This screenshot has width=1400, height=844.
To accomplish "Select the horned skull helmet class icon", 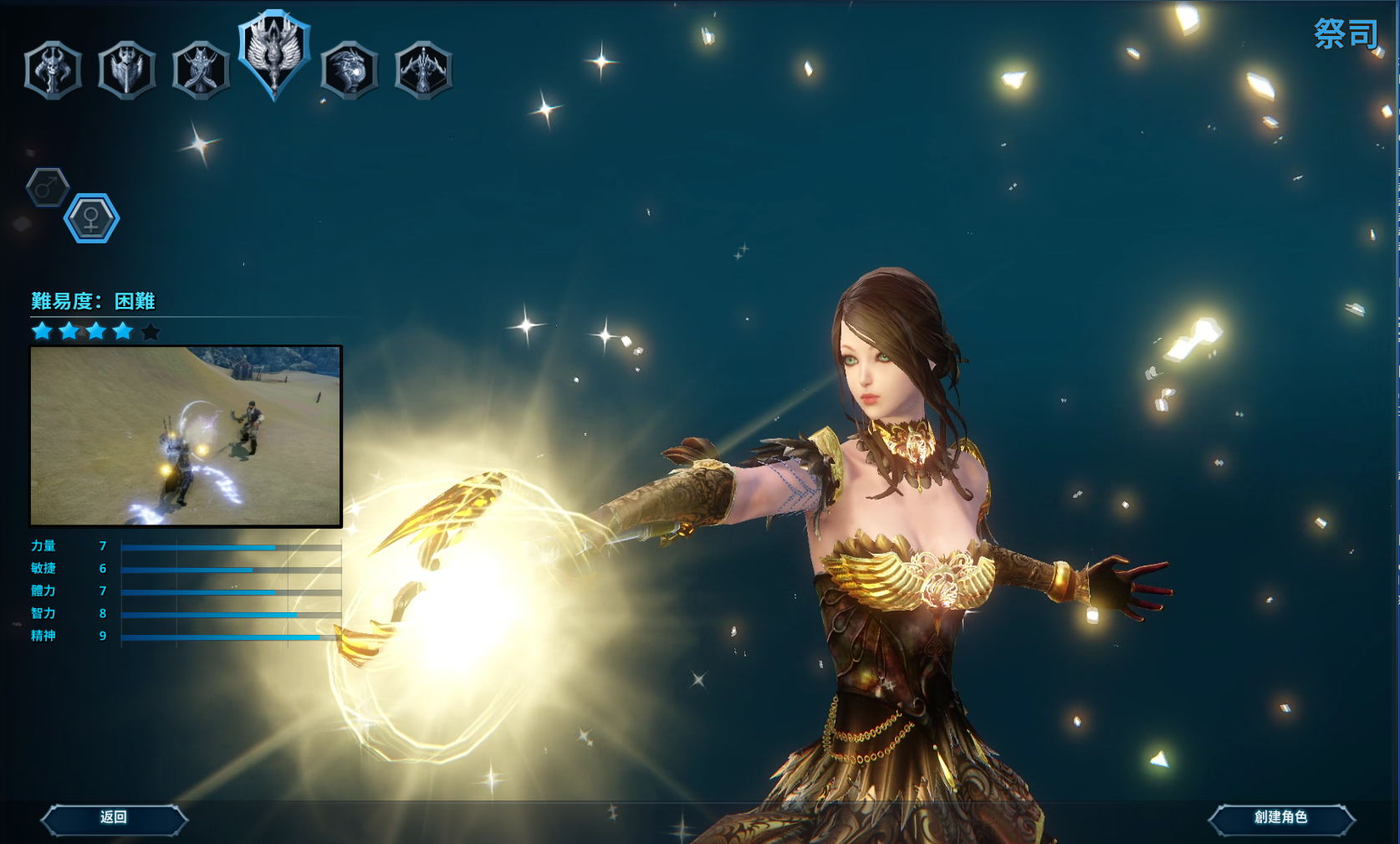I will coord(53,70).
